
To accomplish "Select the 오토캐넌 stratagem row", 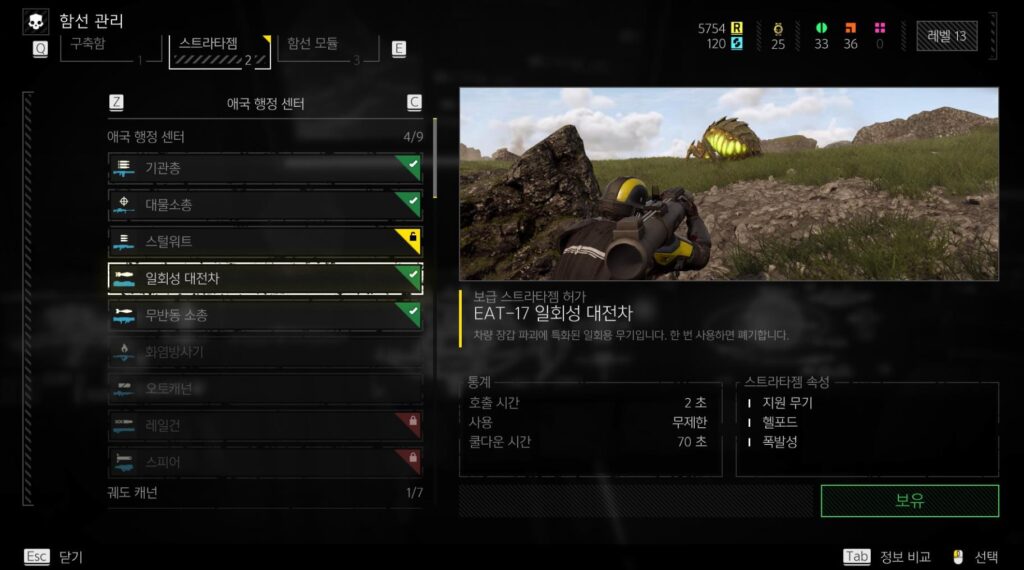I will click(265, 388).
